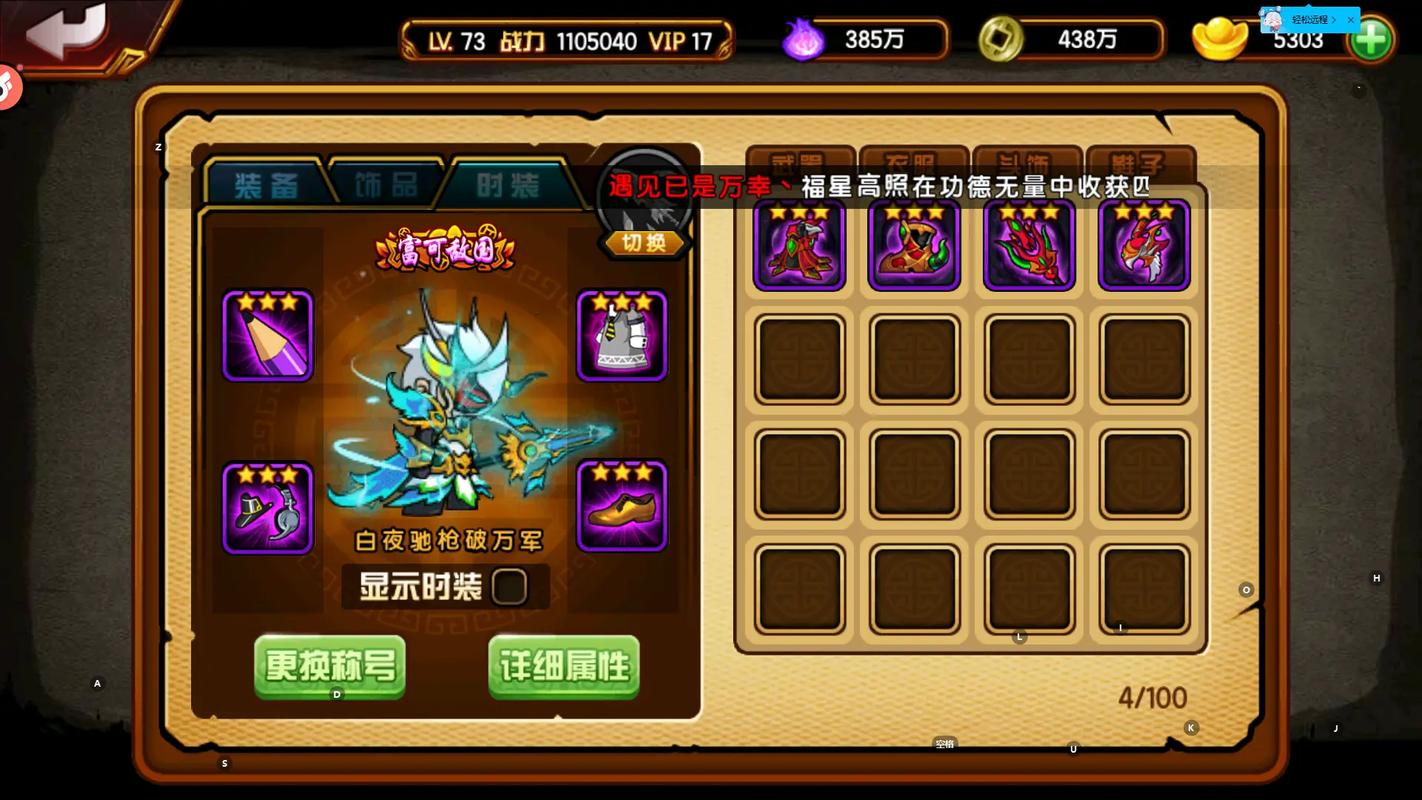The width and height of the screenshot is (1422, 800).
Task: Toggle the 显示时装 display fashion checkbox
Action: click(509, 587)
